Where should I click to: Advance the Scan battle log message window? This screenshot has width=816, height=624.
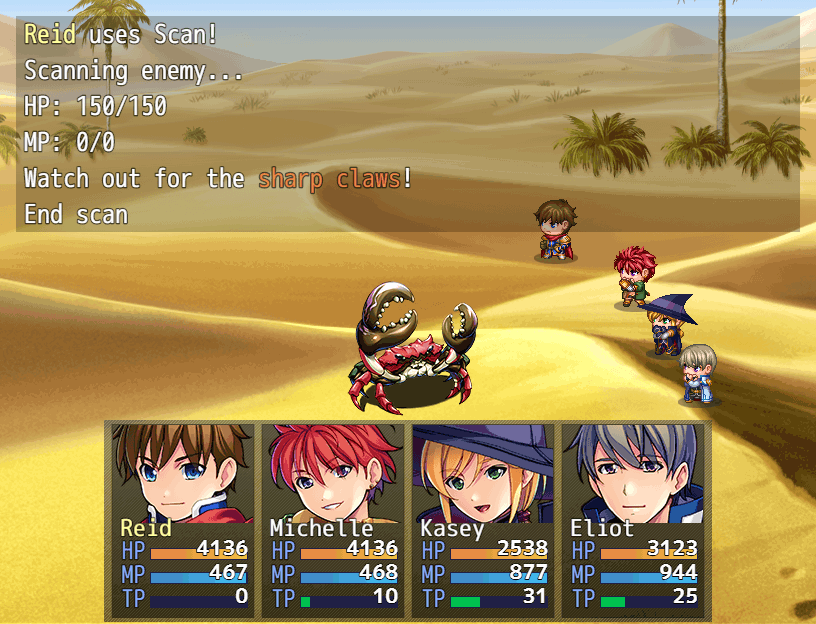[407, 124]
